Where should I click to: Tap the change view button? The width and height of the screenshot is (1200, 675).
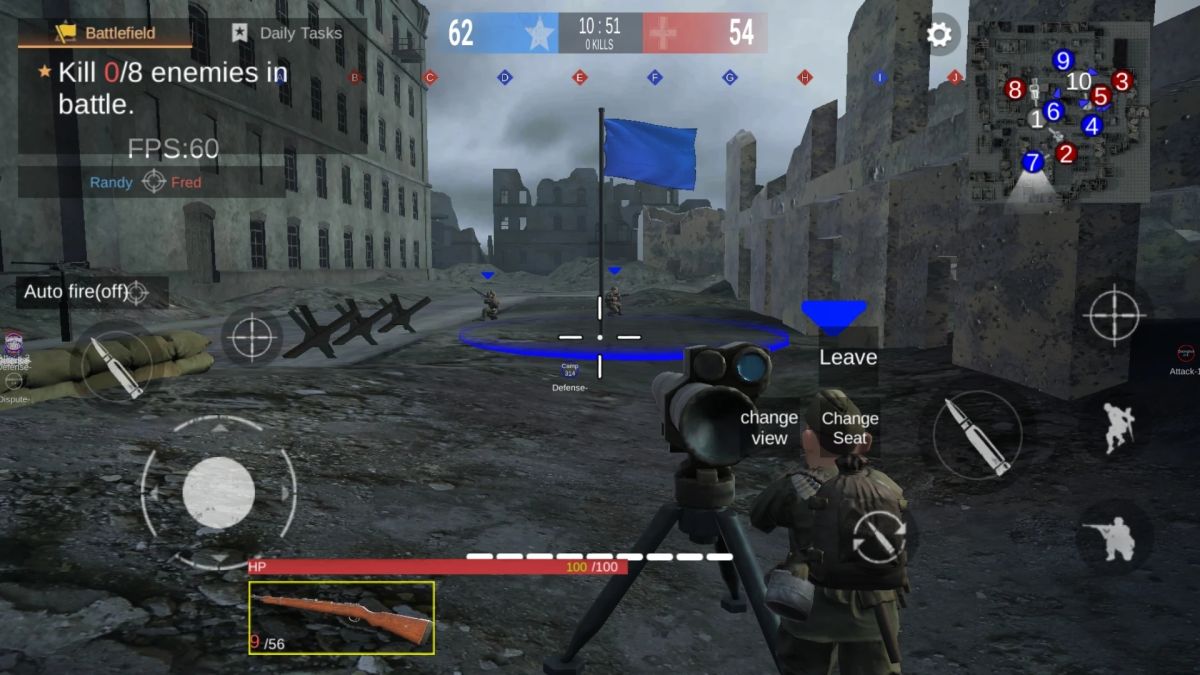(x=769, y=428)
